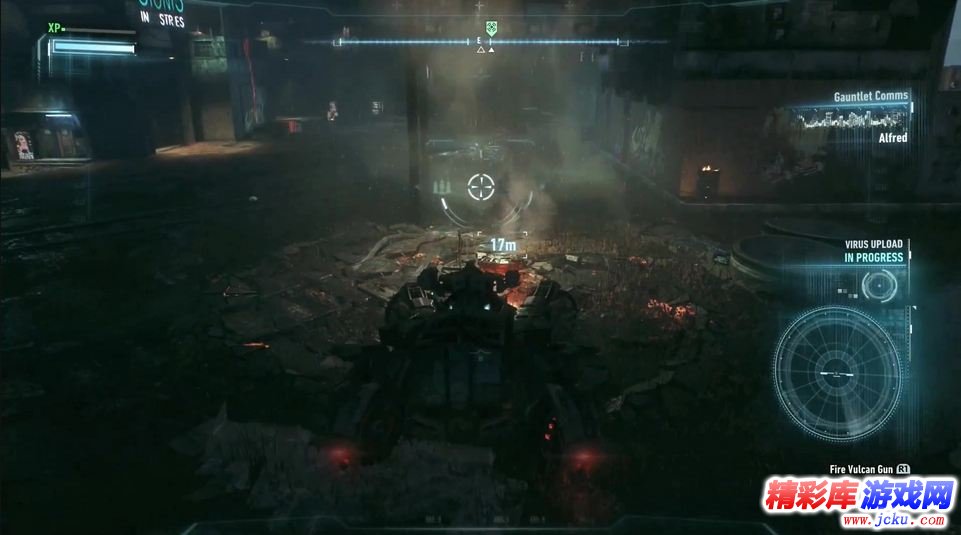
Task: Select the green objective marker on compass
Action: [490, 30]
